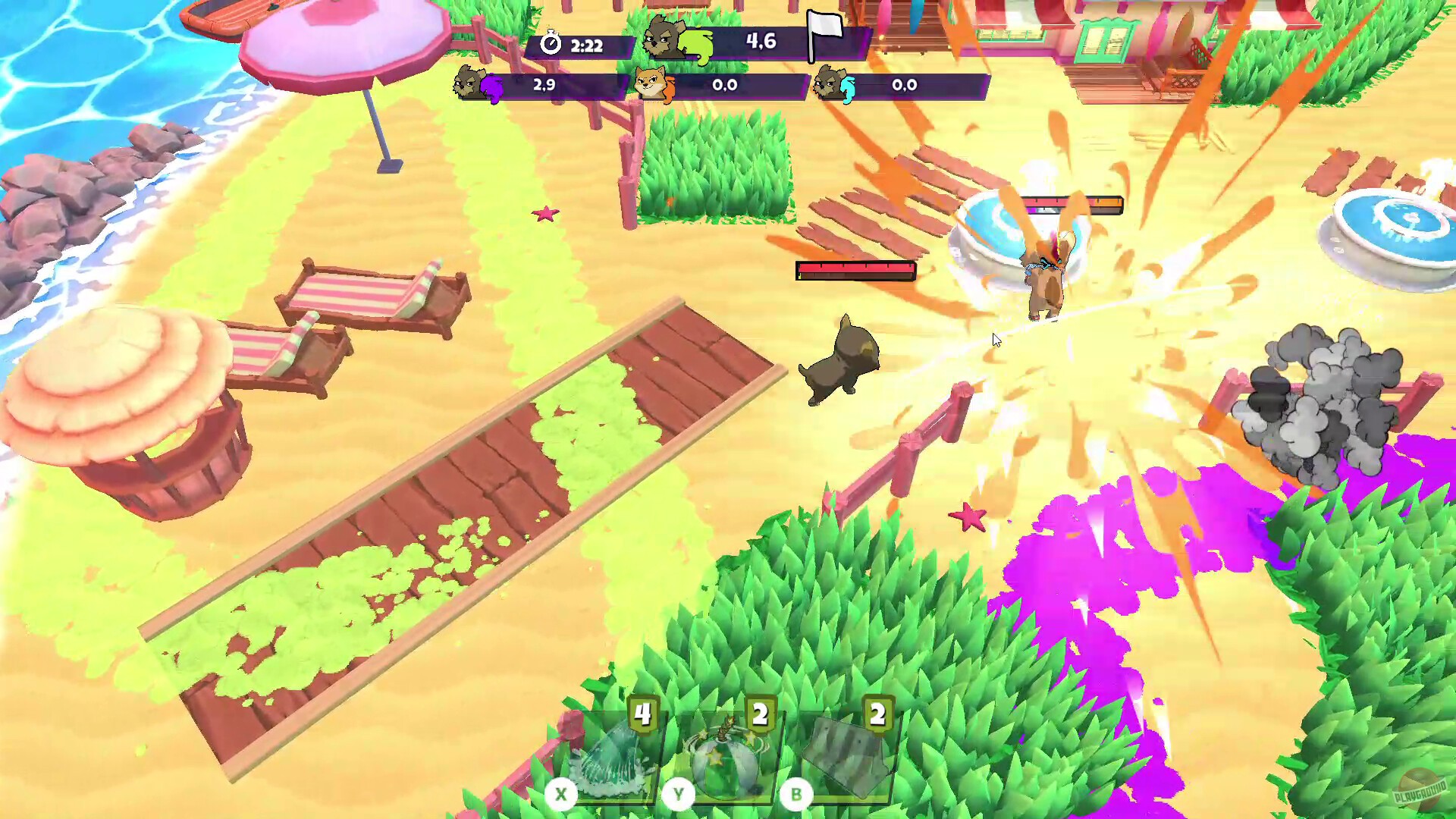
Task: Click the red health bar above the brown cat
Action: pos(854,271)
